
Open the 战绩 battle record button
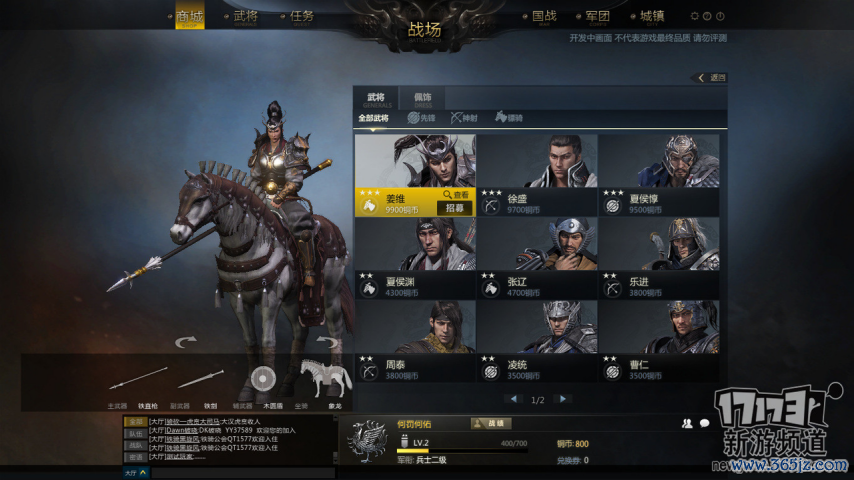click(x=490, y=423)
